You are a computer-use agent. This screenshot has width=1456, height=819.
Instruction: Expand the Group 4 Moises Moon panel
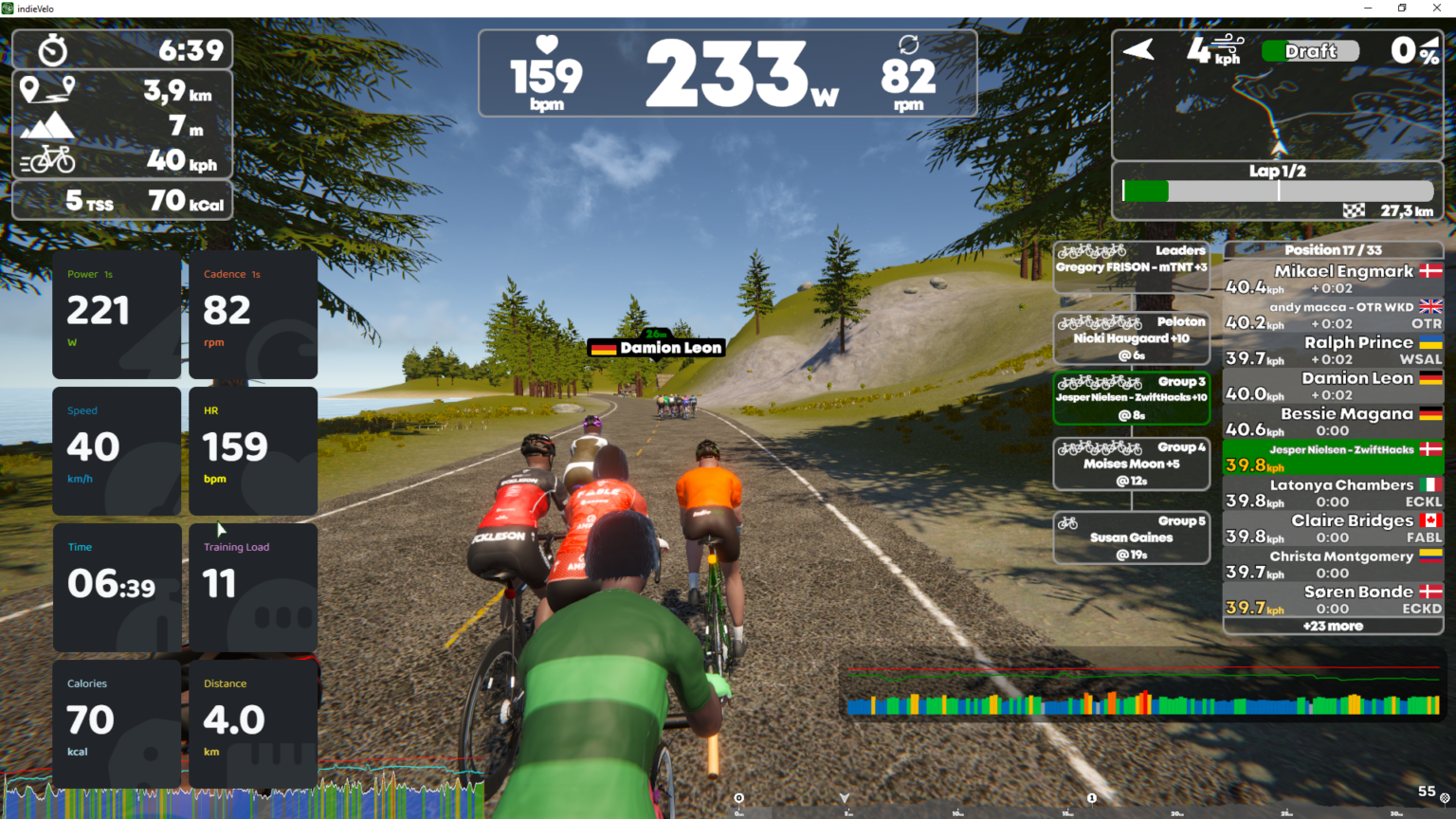point(1131,464)
